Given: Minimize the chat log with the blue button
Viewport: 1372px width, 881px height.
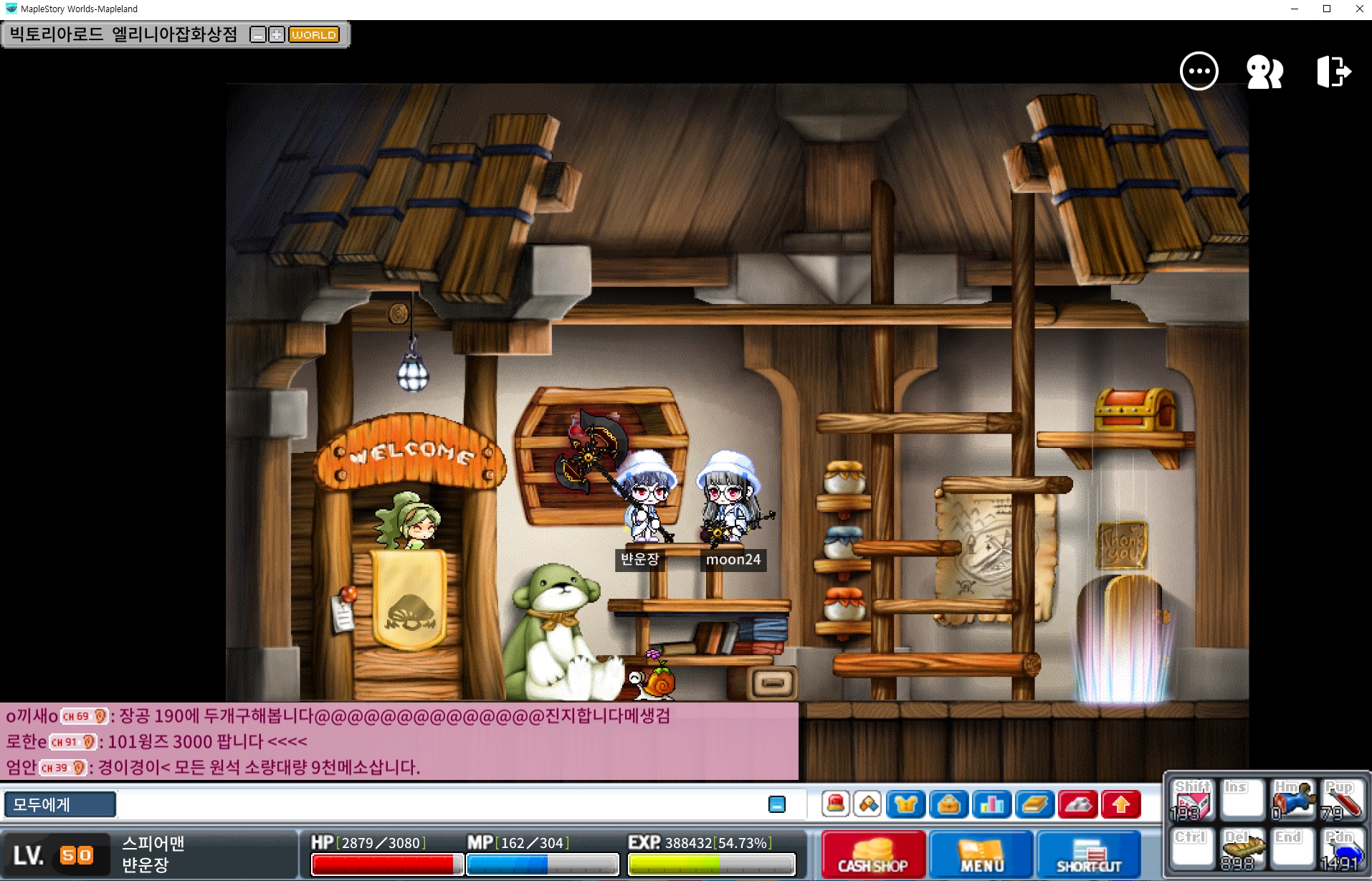Looking at the screenshot, I should (776, 804).
